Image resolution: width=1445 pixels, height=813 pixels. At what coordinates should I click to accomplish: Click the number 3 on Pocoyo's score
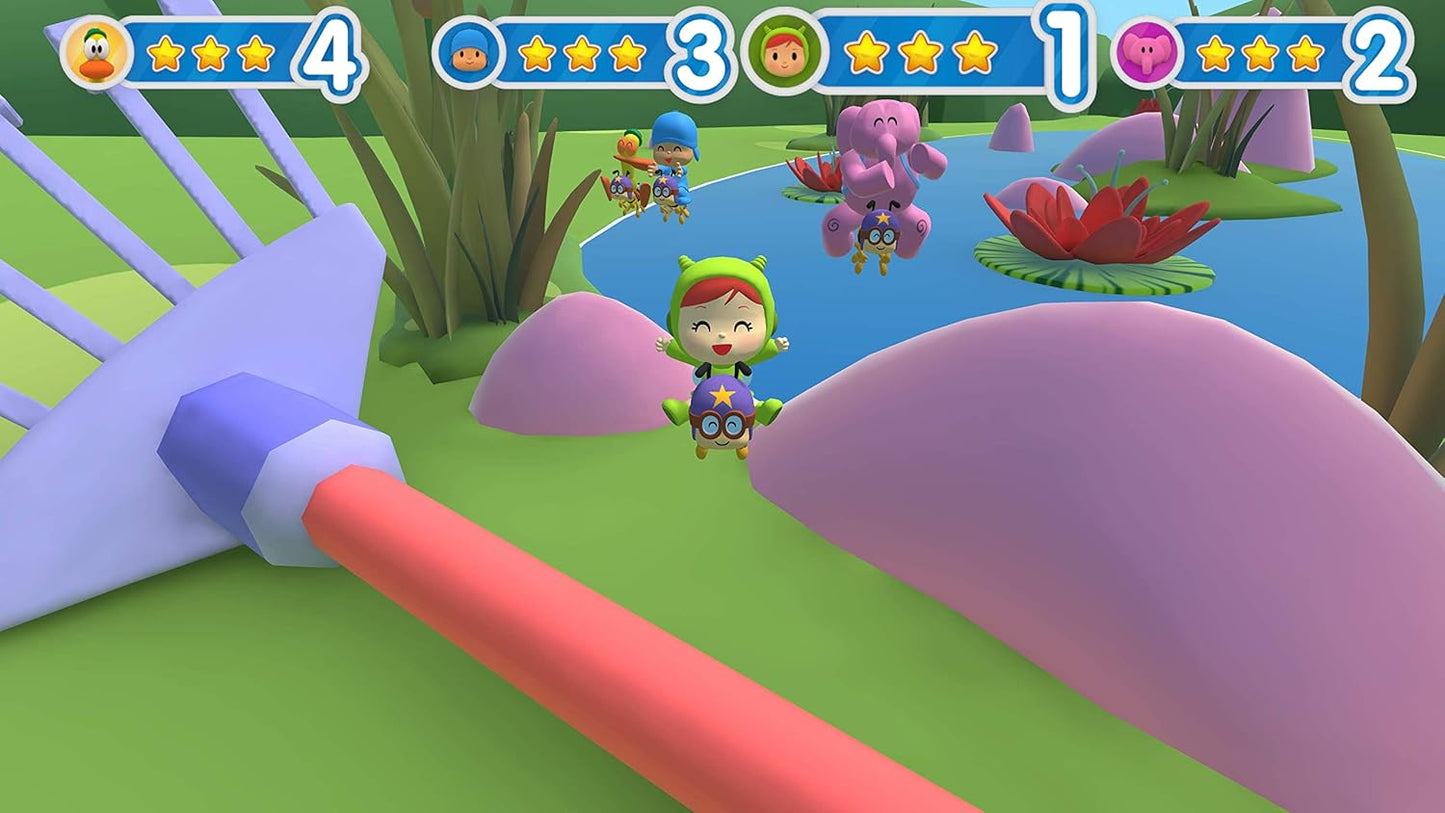[x=700, y=48]
